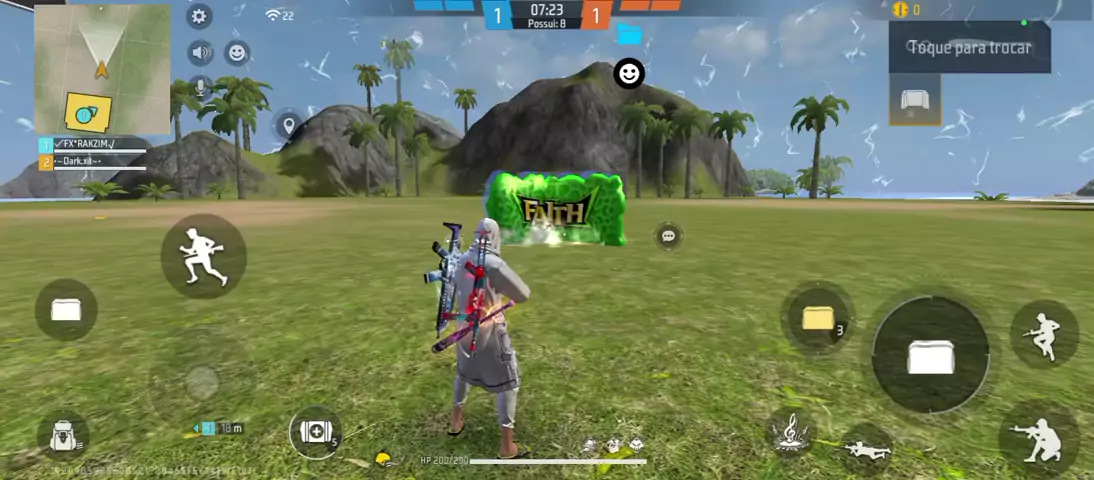Tap the jump stance button
Screen dimensions: 1094x480
click(x=1044, y=333)
